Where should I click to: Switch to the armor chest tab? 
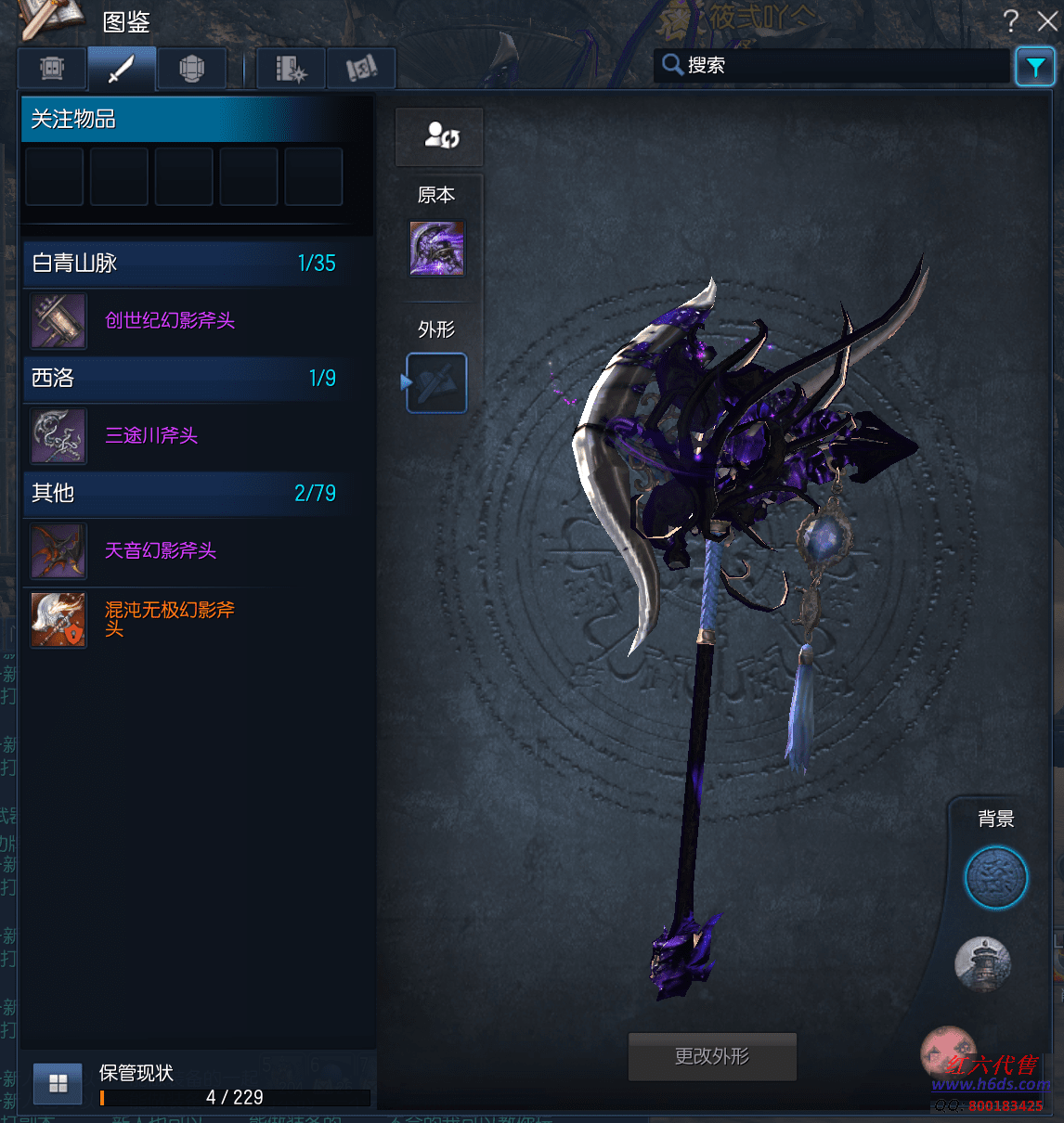[52, 69]
